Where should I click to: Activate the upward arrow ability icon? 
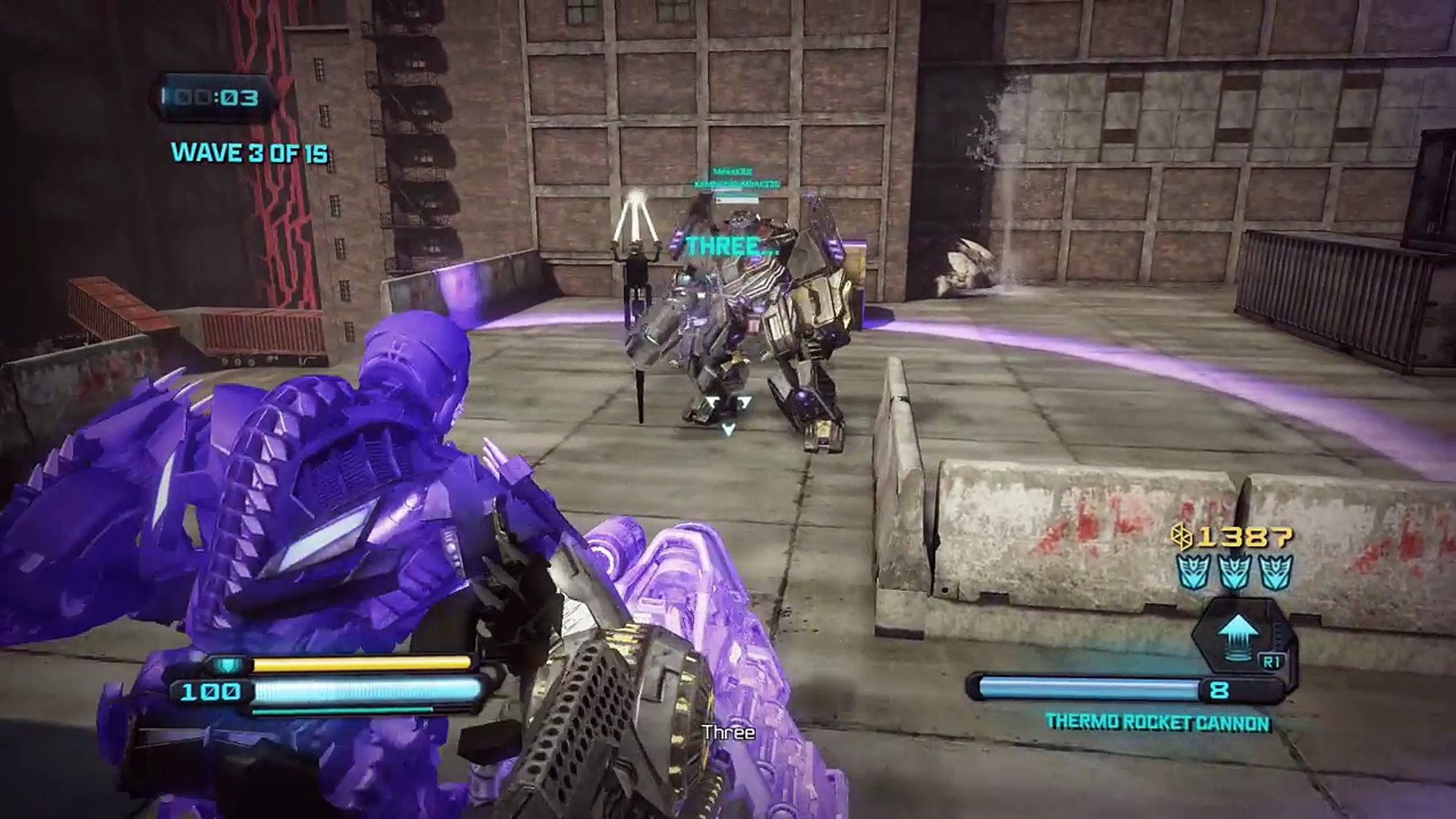pos(1236,635)
